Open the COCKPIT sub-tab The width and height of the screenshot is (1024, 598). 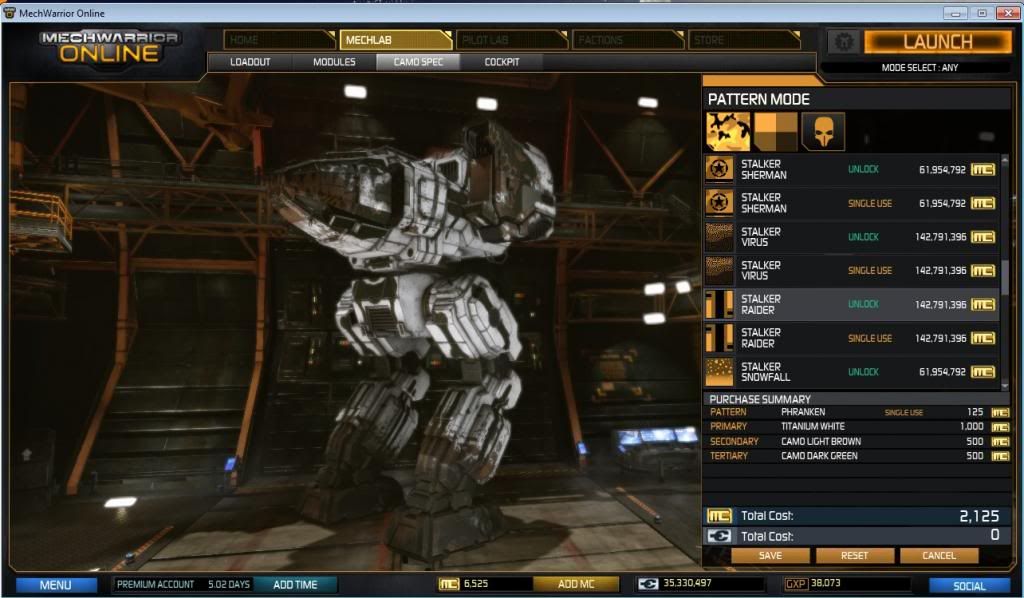coord(502,62)
